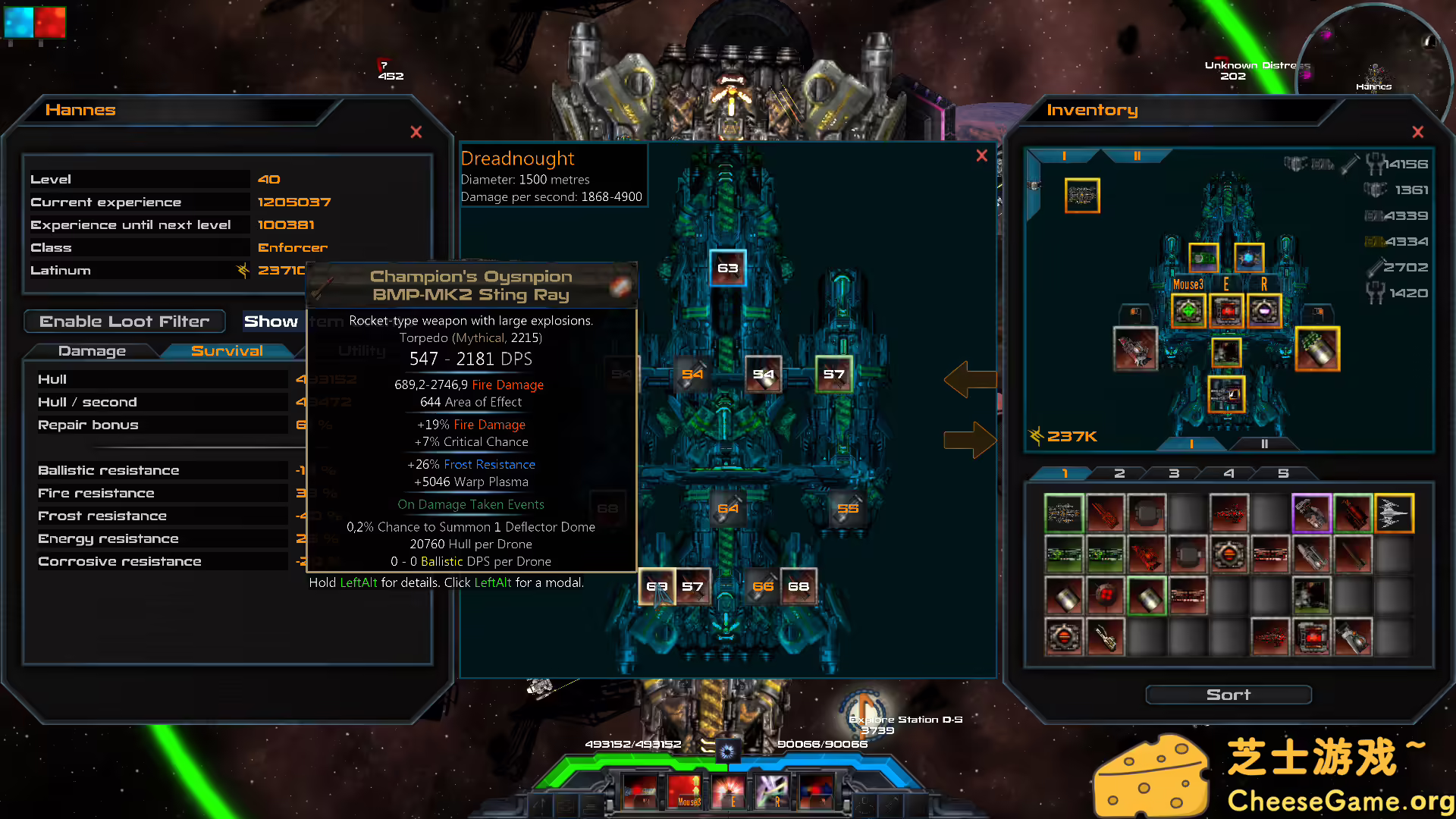Screen dimensions: 1456x819
Task: Select module slot 63 on the Dreadnought
Action: point(727,268)
